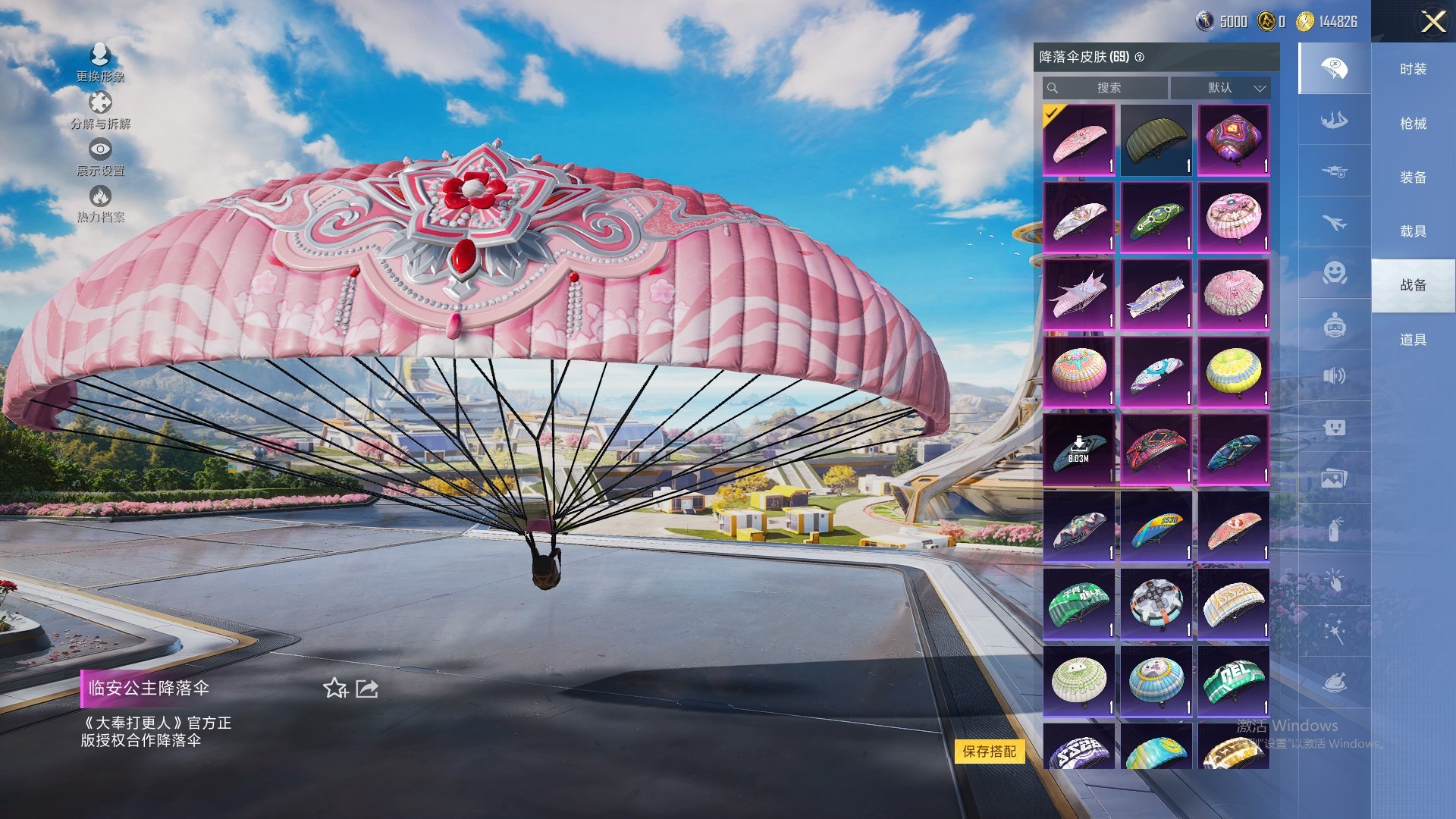The image size is (1456, 819).
Task: Go to the 载具 vehicles tab
Action: pos(1413,231)
